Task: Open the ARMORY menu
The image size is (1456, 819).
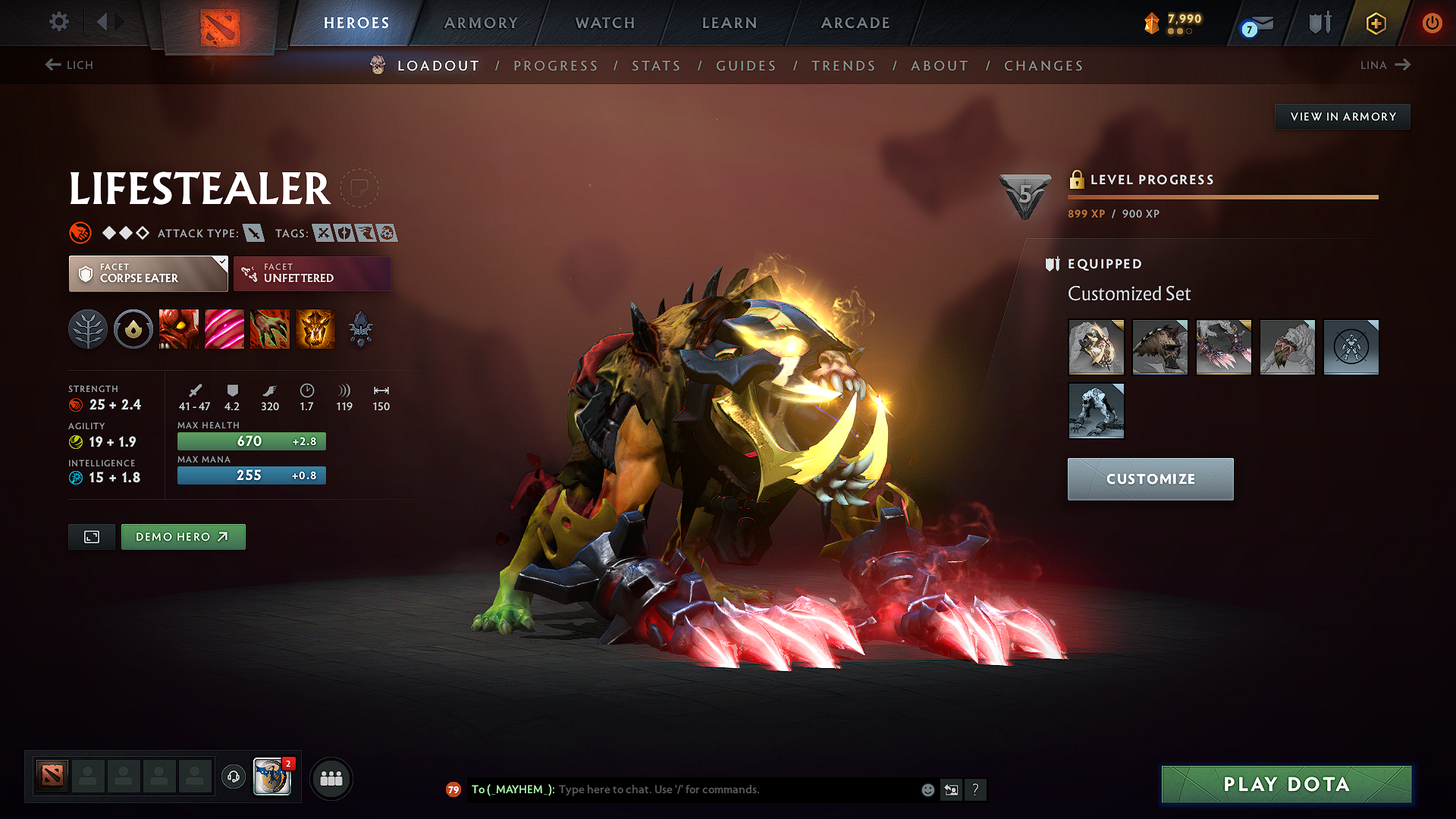Action: [x=481, y=23]
